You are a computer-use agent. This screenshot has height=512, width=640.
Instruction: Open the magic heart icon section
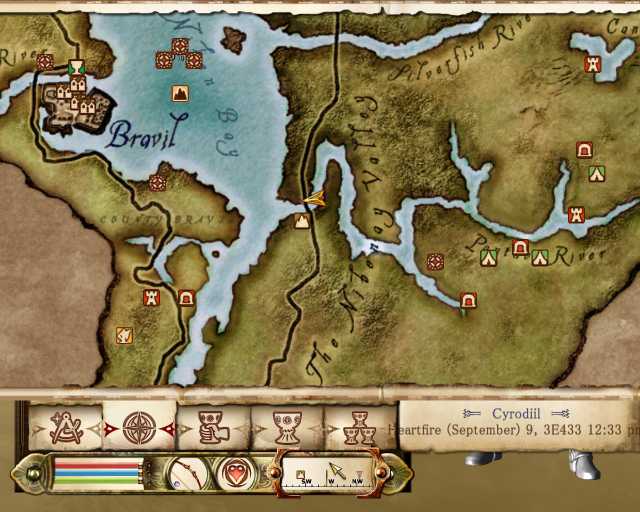coord(235,471)
